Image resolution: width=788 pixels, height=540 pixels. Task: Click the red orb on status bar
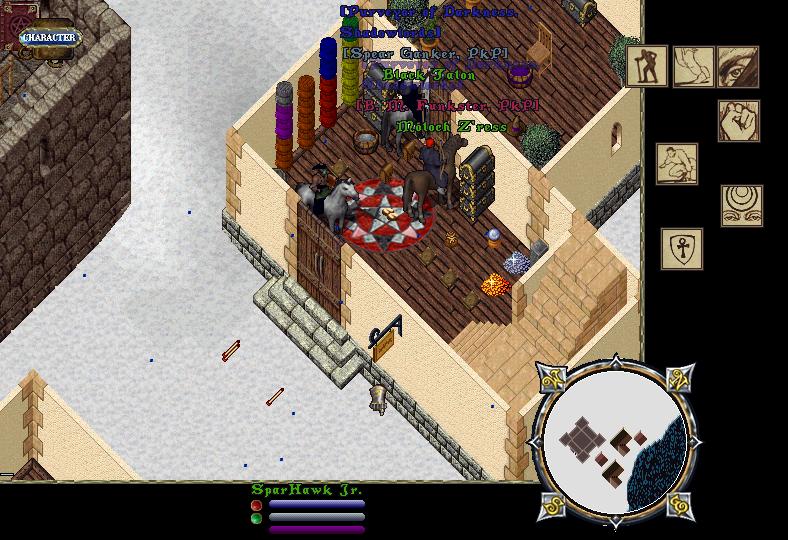pos(257,506)
